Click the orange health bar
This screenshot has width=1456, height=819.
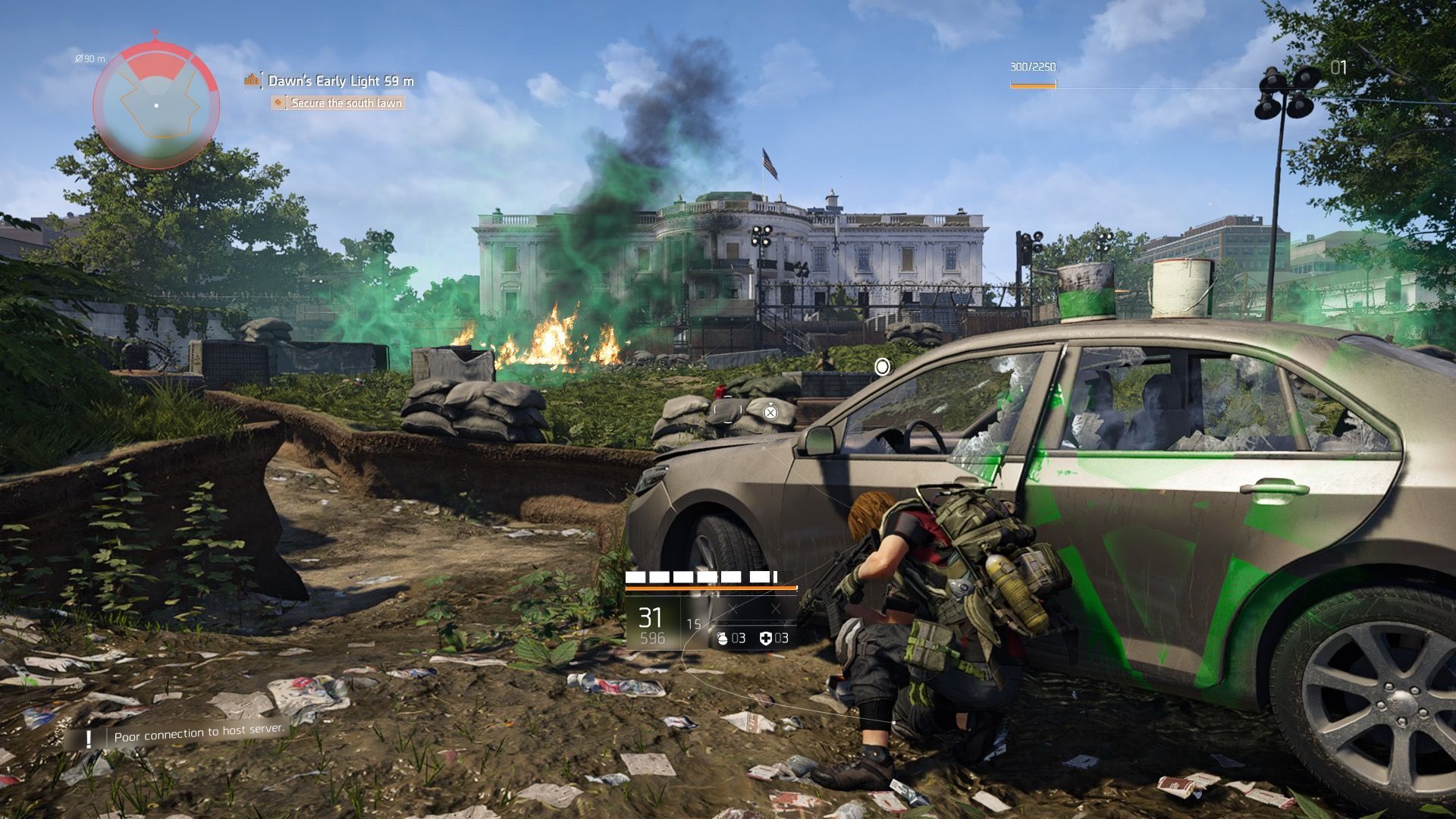pyautogui.click(x=711, y=587)
